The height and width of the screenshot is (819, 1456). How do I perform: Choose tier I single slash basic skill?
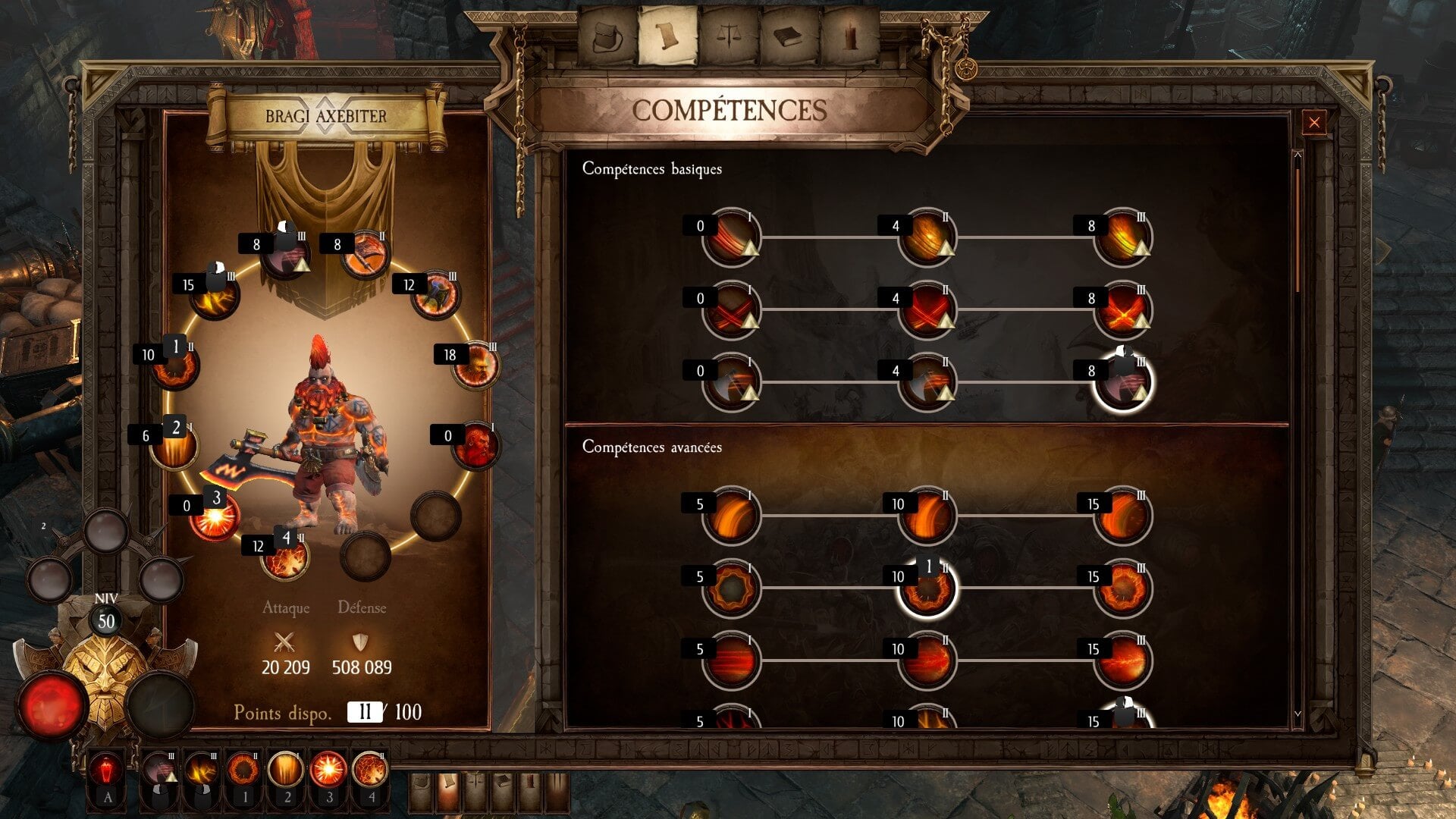click(731, 237)
